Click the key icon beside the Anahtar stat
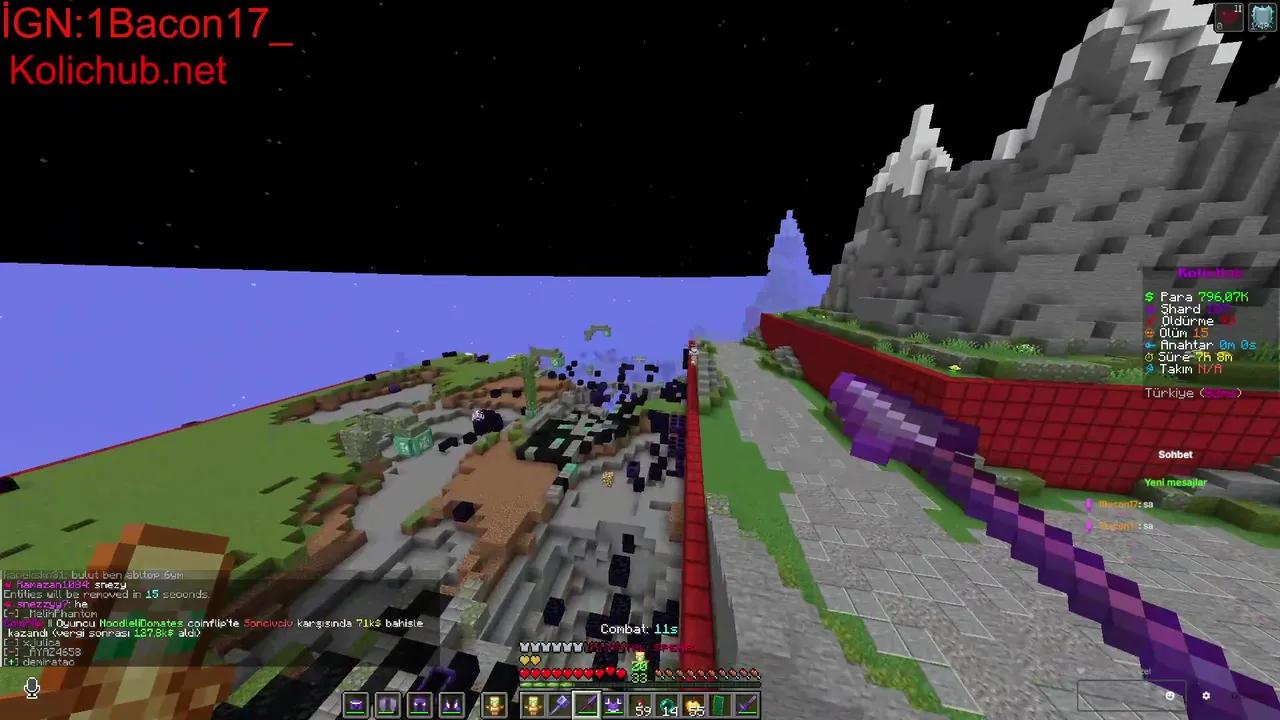Screen dimensions: 1280x720 [1148, 344]
